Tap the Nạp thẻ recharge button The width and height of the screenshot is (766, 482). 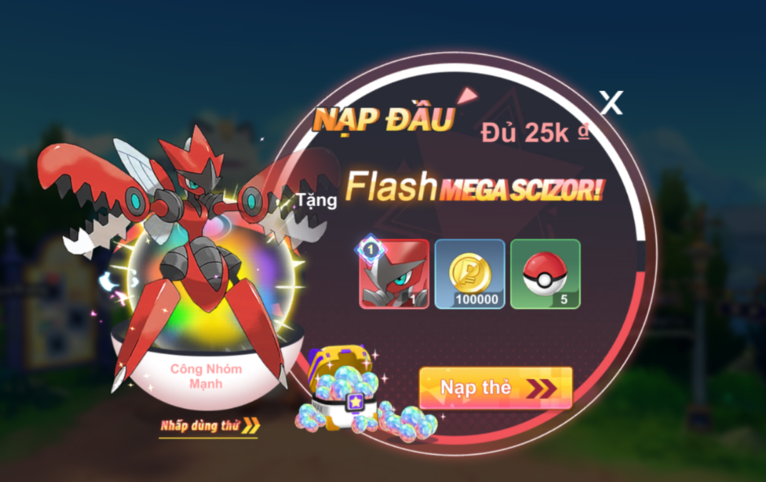[496, 388]
